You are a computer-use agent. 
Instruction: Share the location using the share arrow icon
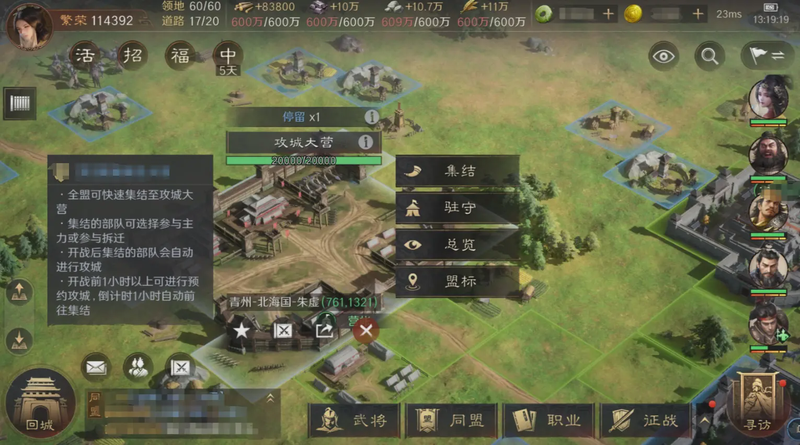[324, 329]
